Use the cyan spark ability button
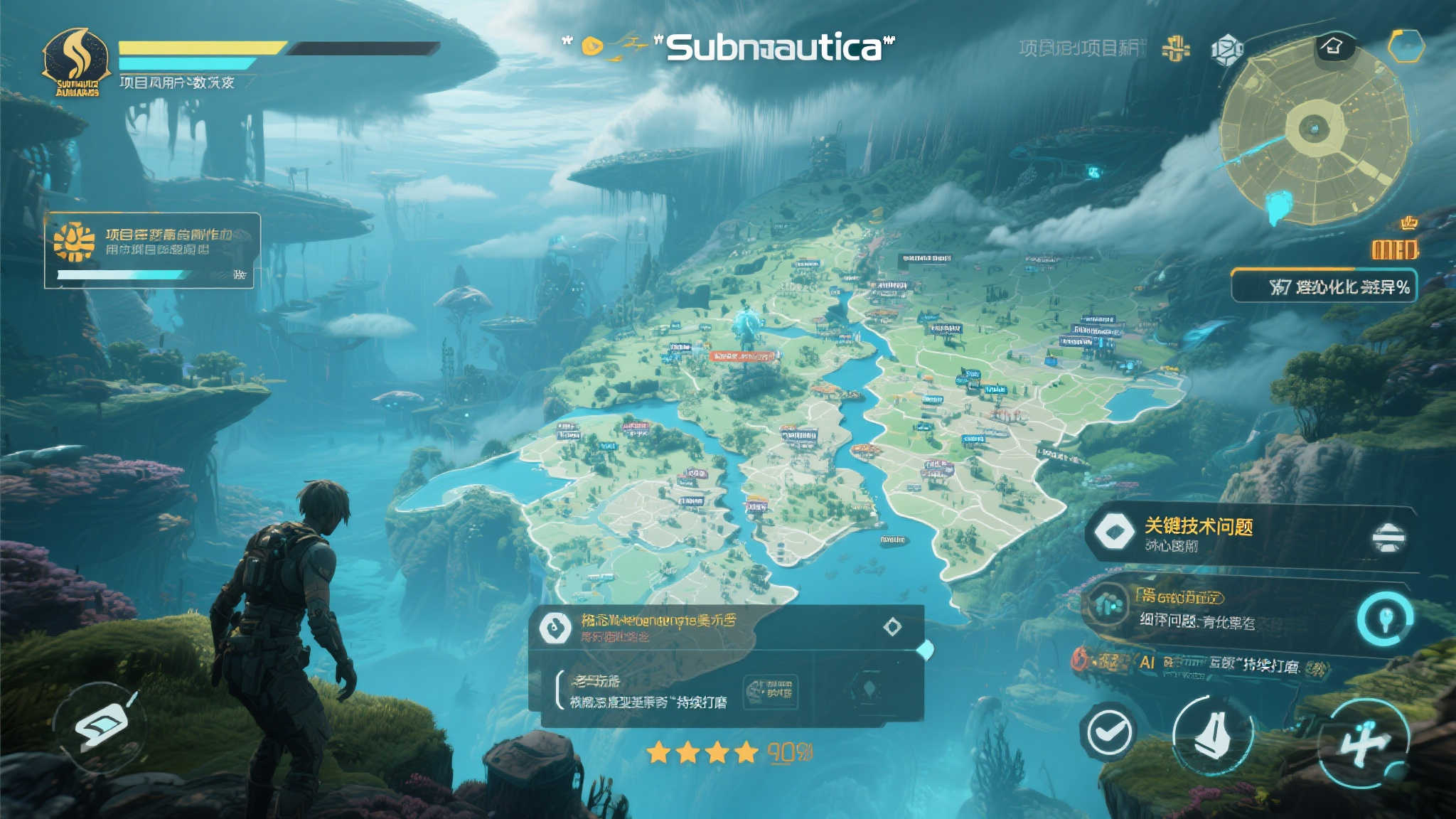1456x819 pixels. [x=1363, y=742]
